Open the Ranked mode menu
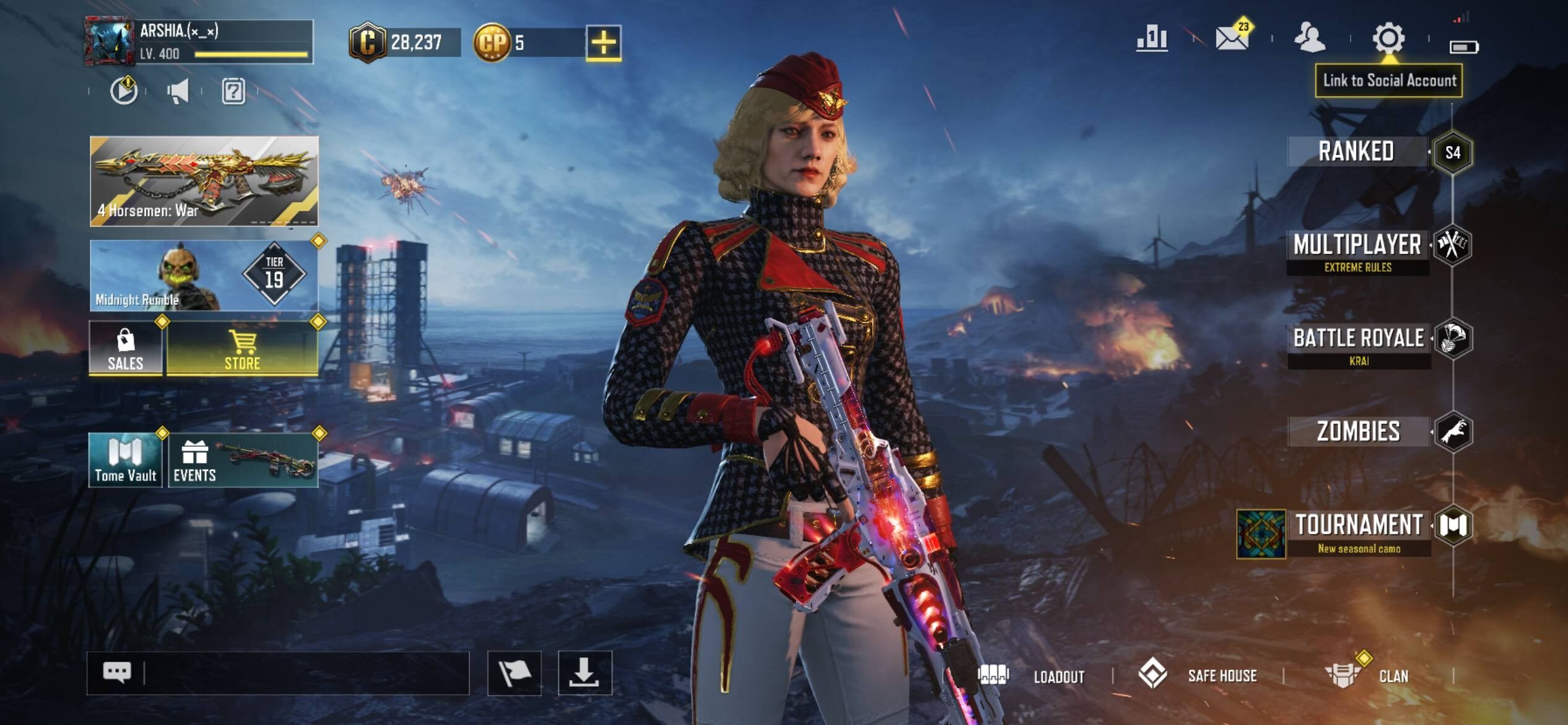The width and height of the screenshot is (1568, 725). coord(1356,152)
